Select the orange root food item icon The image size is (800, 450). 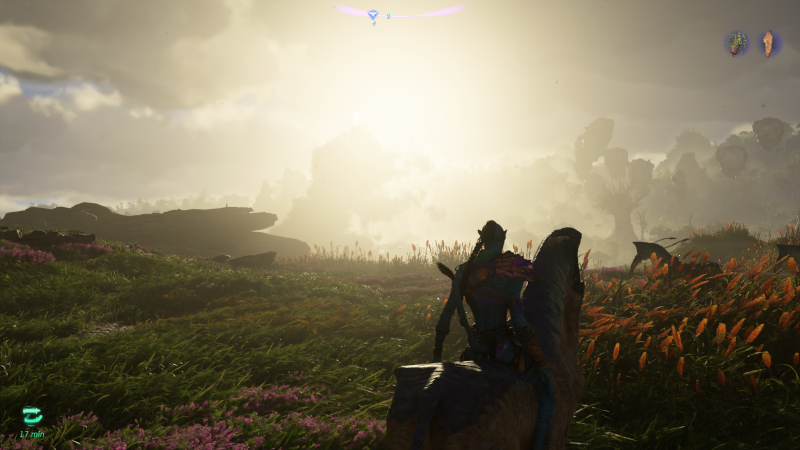point(769,43)
